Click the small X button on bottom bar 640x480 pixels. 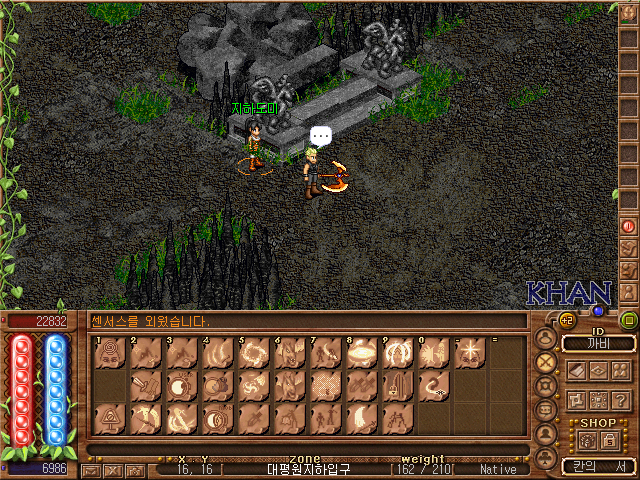pyautogui.click(x=112, y=470)
